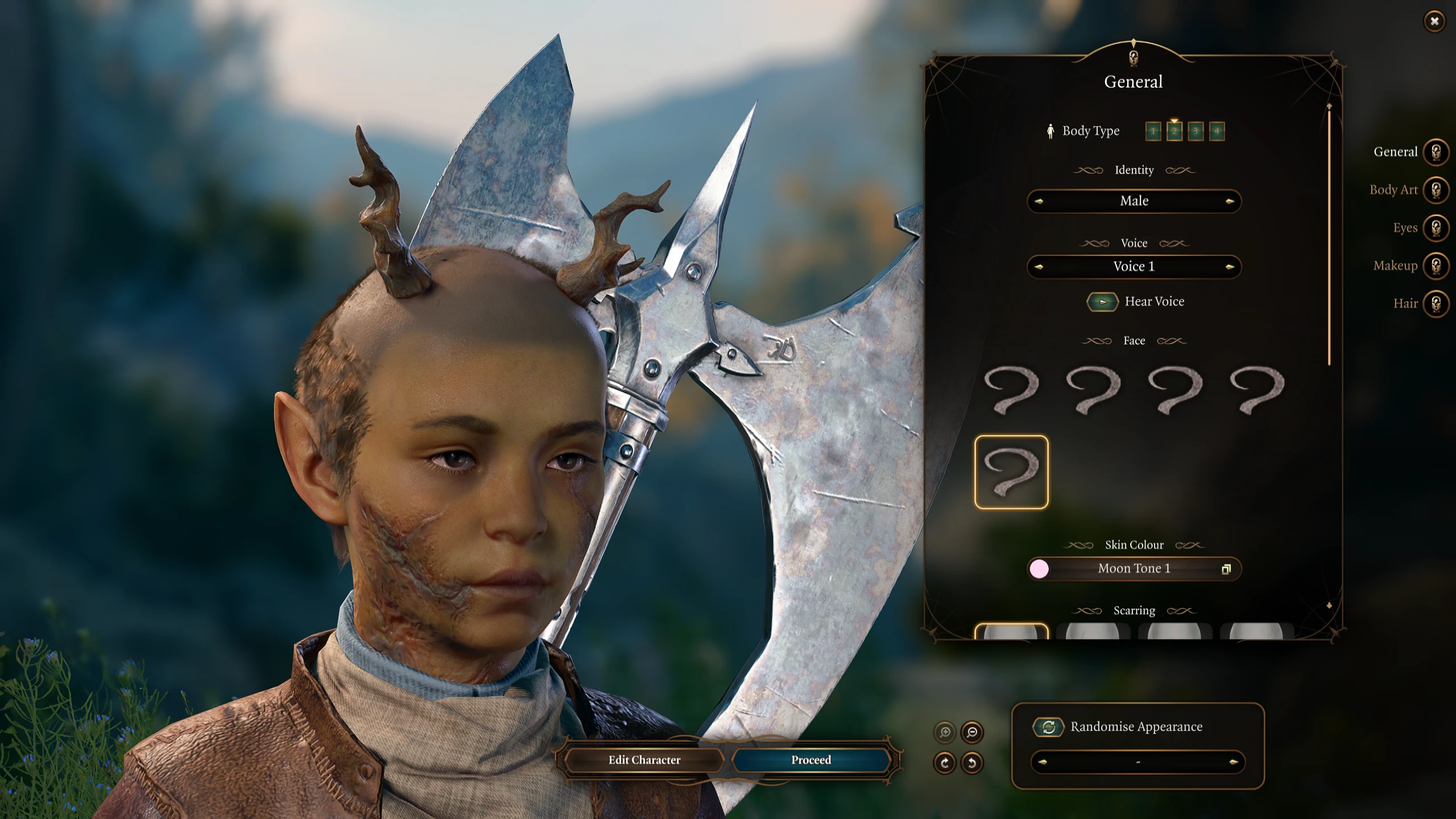Proceed to the next step
Viewport: 1456px width, 819px height.
coord(811,760)
